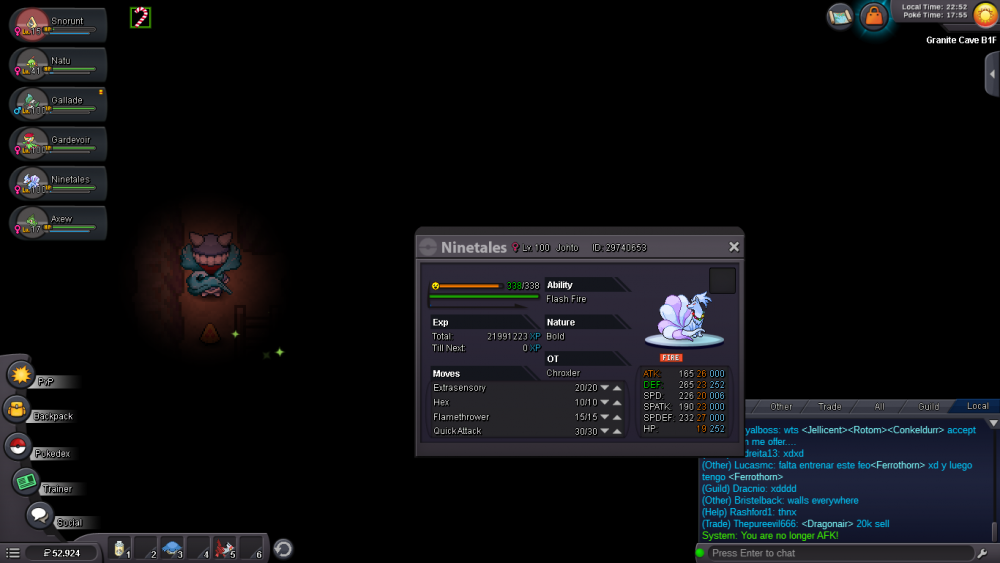1000x563 pixels.
Task: Choose Axew from the party list
Action: (x=58, y=222)
